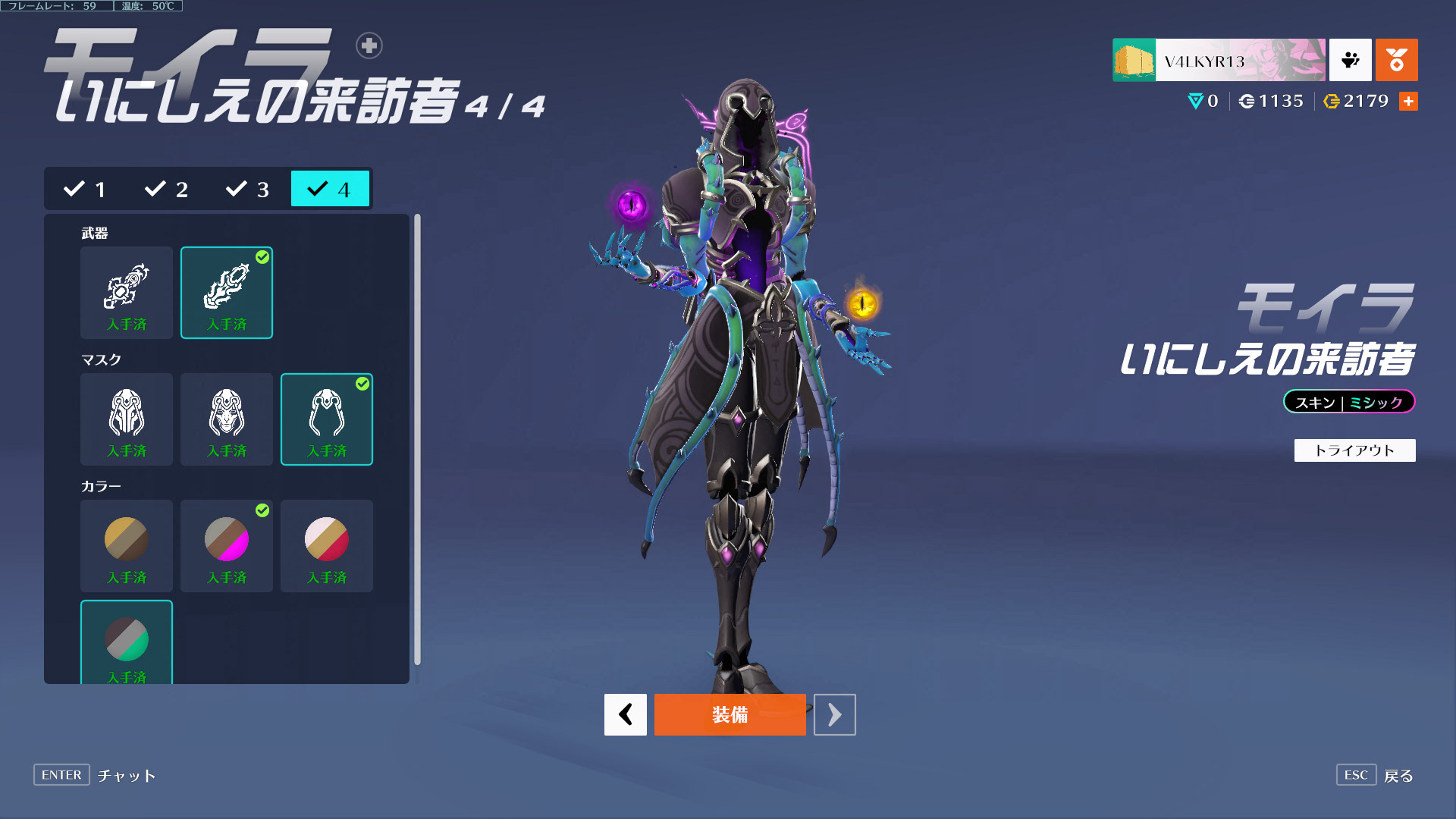Image resolution: width=1456 pixels, height=819 pixels.
Task: Switch to variant tab 2
Action: 167,189
